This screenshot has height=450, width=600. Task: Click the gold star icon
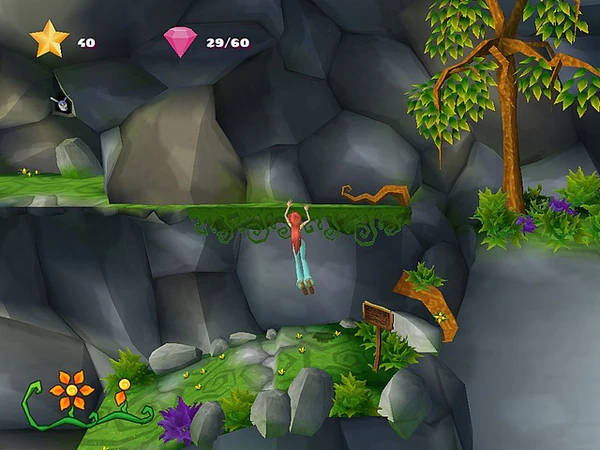click(49, 40)
